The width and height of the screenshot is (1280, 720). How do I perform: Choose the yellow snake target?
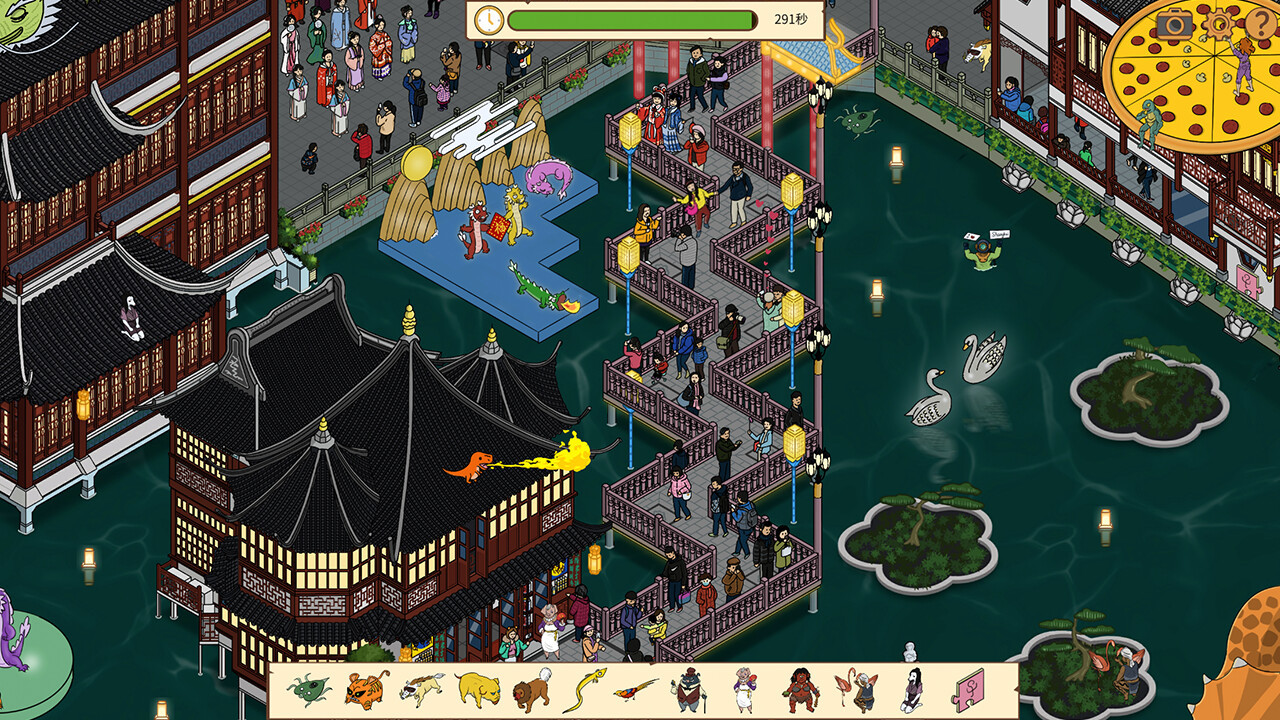pyautogui.click(x=585, y=690)
